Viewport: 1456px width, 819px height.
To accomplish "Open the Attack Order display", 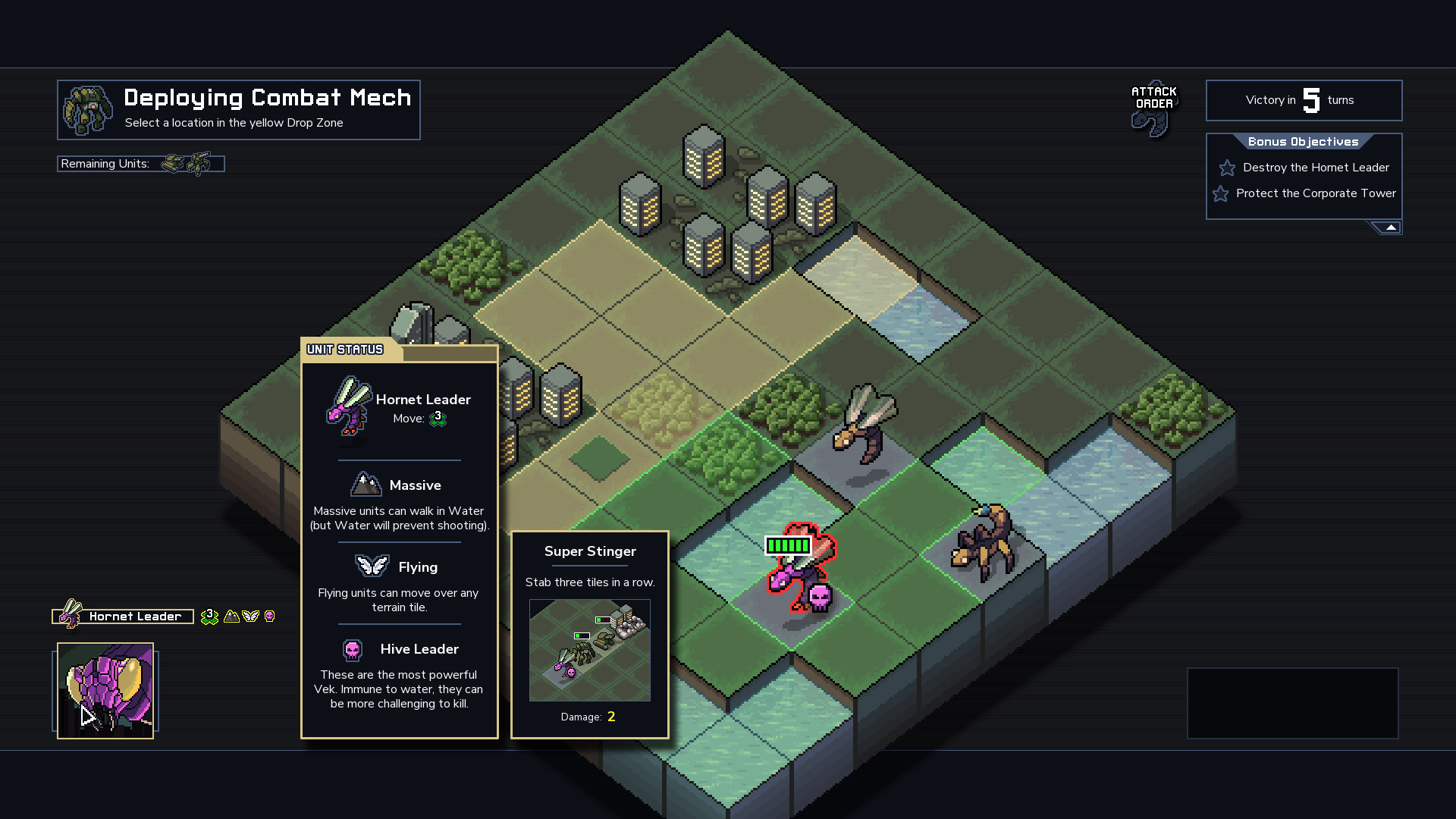I will pos(1153,108).
